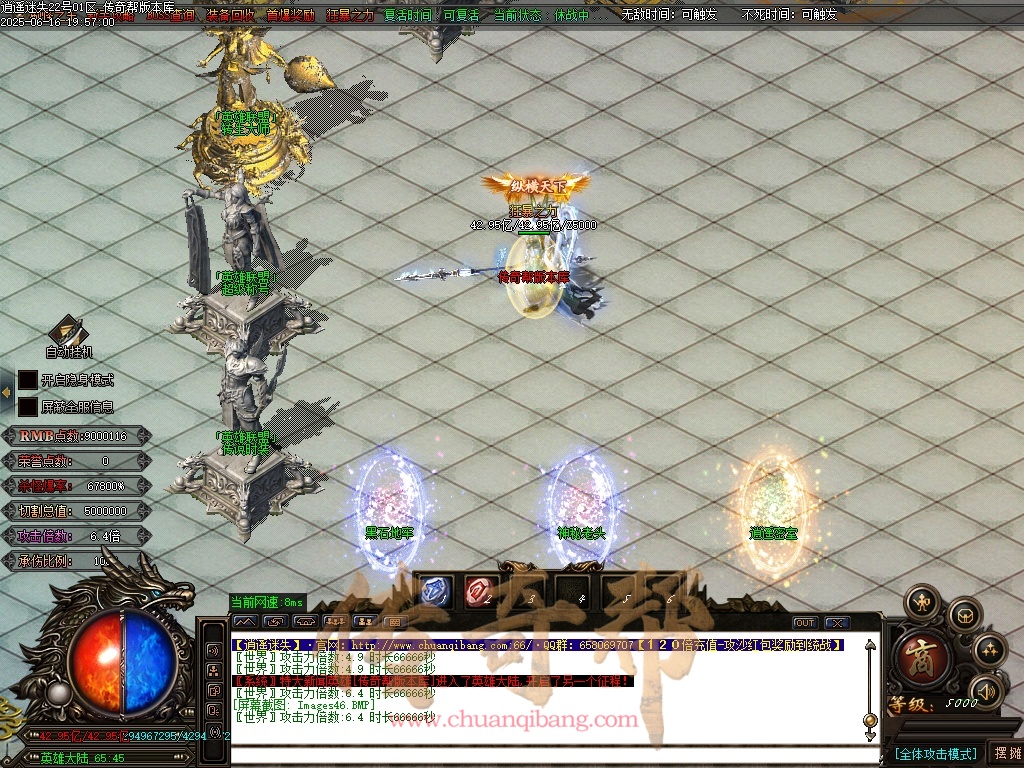The image size is (1024, 768).
Task: Open 装备回收 in the top bar
Action: 230,15
